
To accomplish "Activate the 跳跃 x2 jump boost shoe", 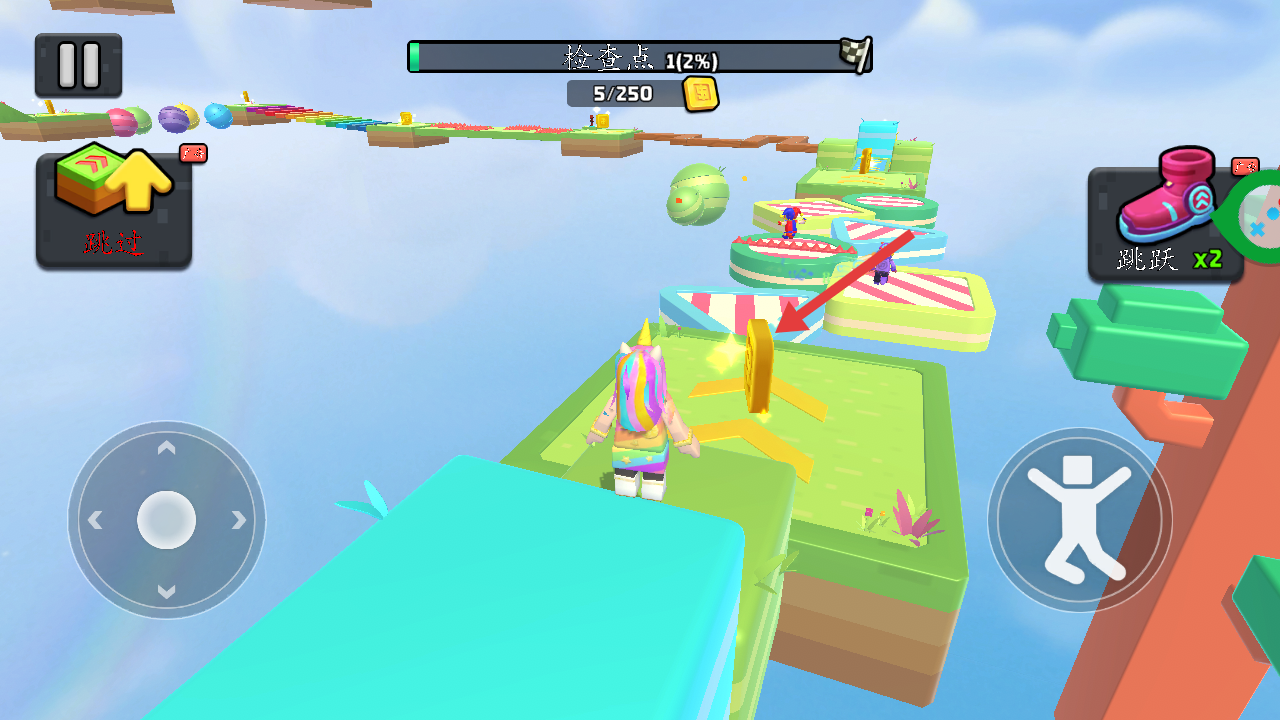I will [x=1165, y=224].
